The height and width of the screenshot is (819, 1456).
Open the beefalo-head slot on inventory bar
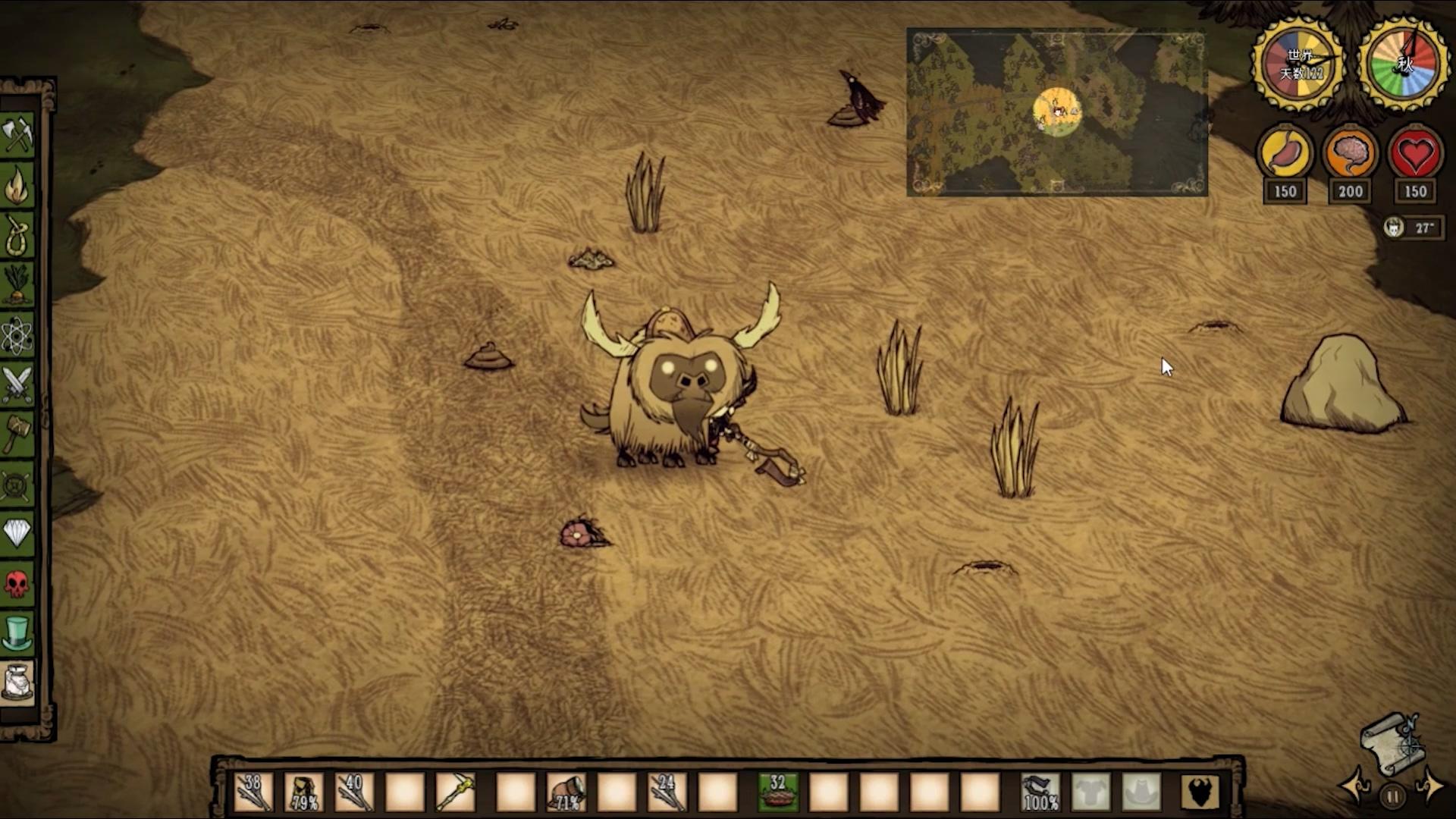pos(1200,792)
